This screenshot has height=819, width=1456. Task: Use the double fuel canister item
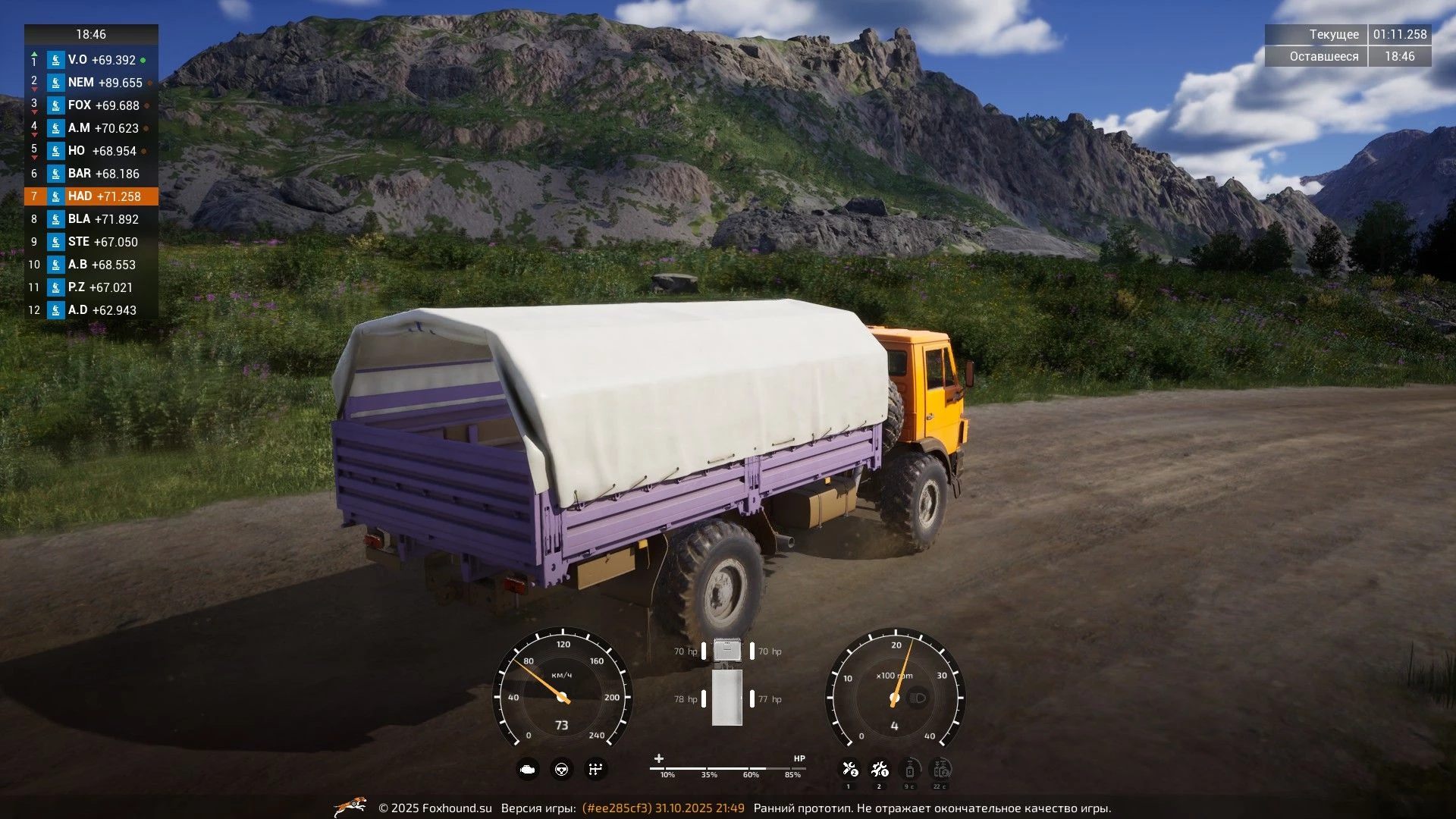(x=941, y=770)
